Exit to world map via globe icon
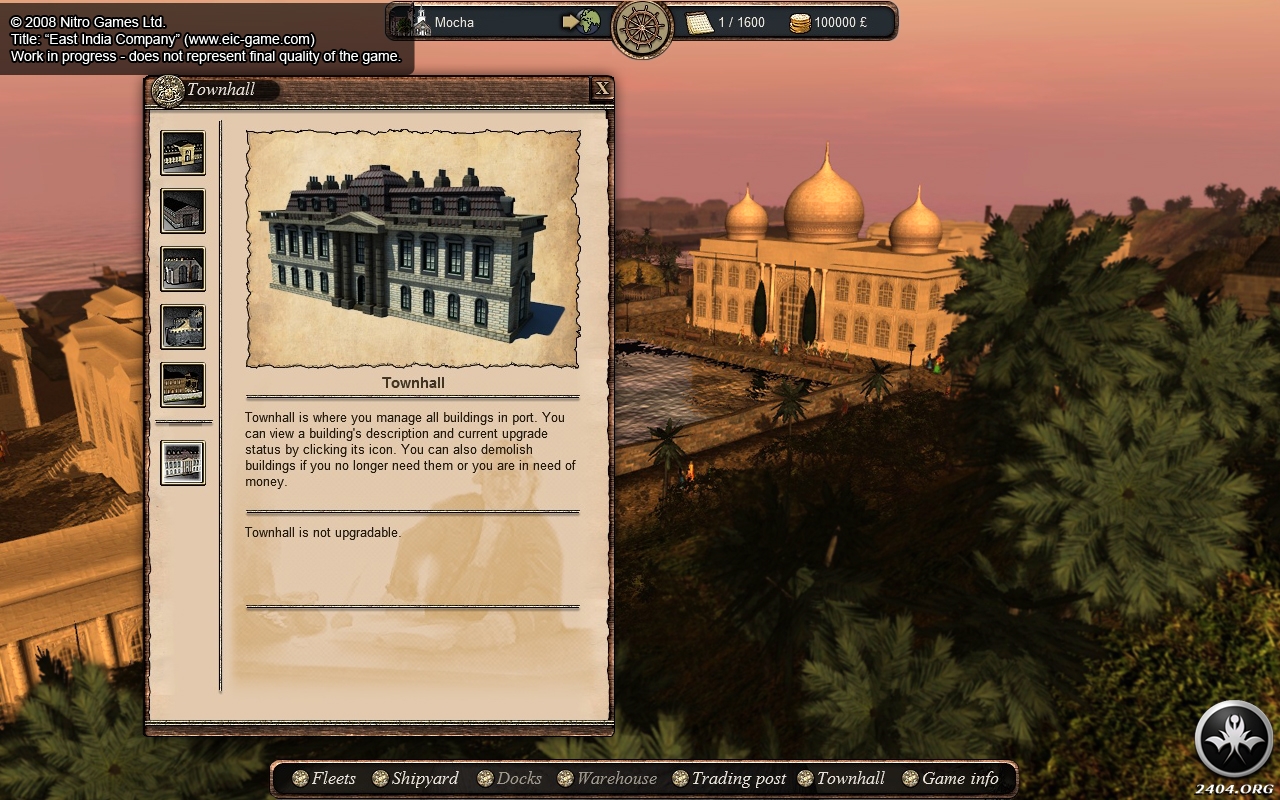The height and width of the screenshot is (800, 1280). (581, 22)
